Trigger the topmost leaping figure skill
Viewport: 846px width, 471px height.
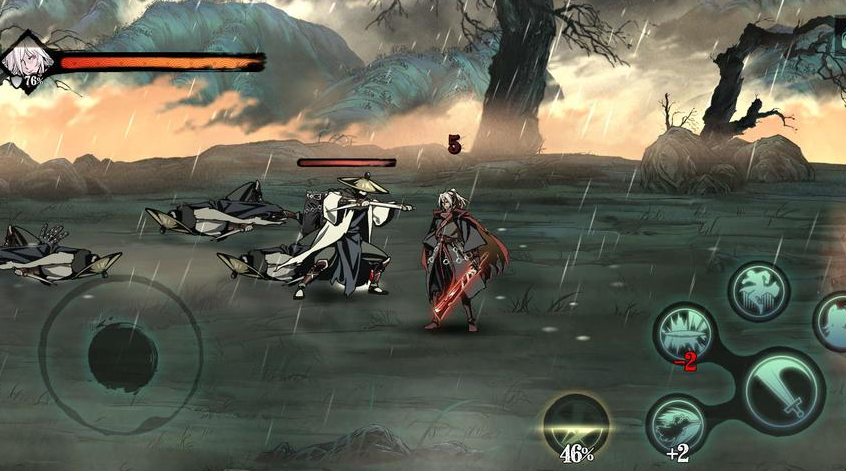click(x=759, y=291)
